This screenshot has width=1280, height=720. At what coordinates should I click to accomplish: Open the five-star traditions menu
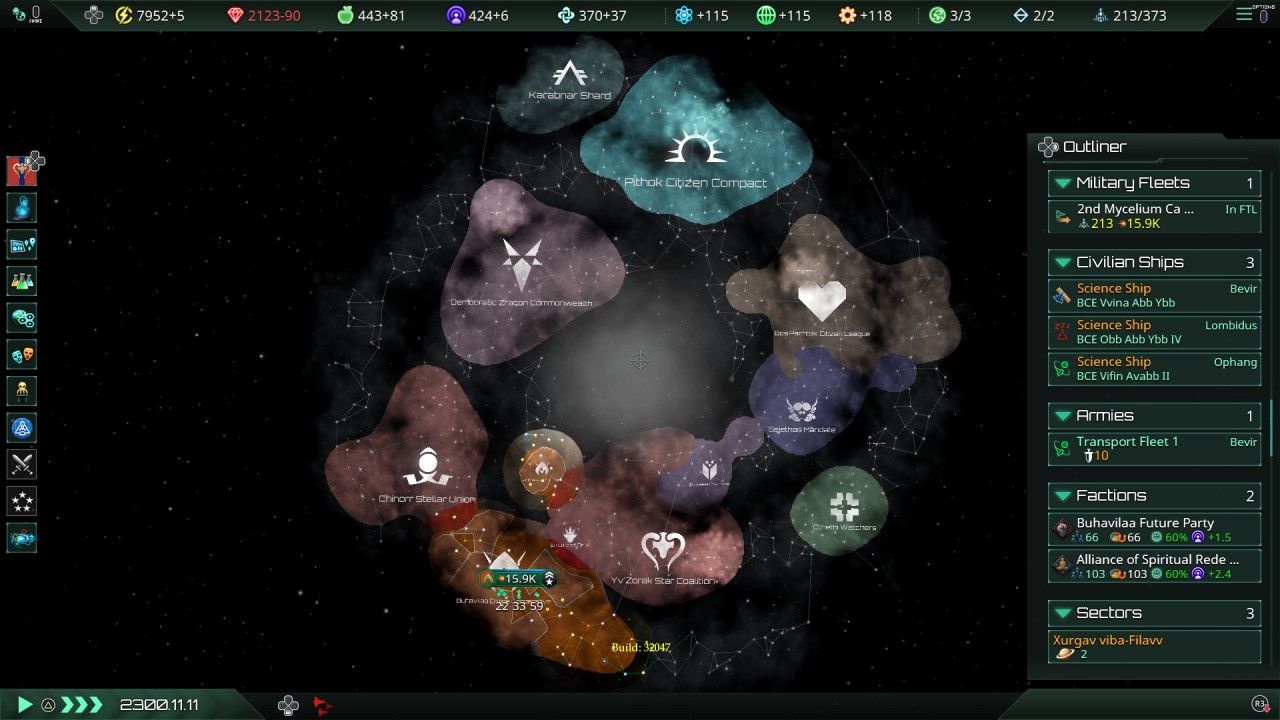tap(22, 500)
